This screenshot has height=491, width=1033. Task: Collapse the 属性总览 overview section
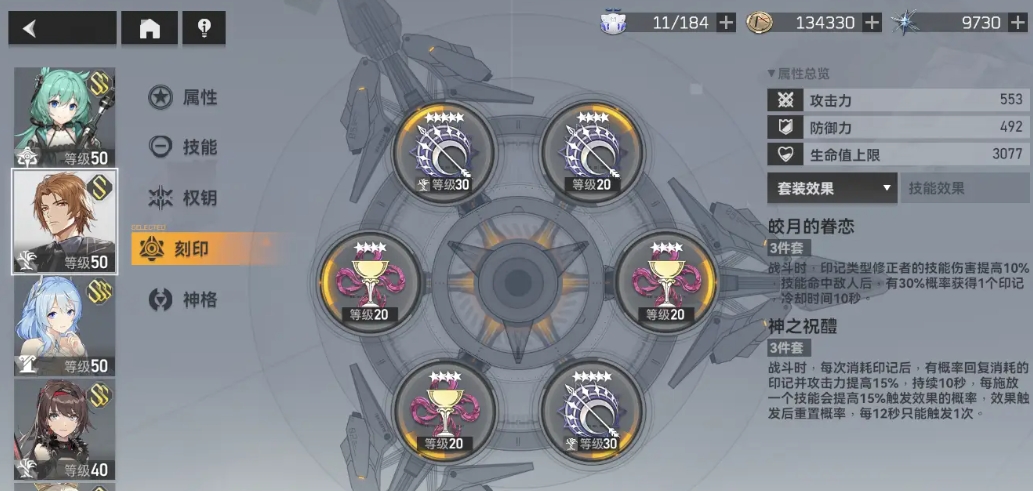798,73
